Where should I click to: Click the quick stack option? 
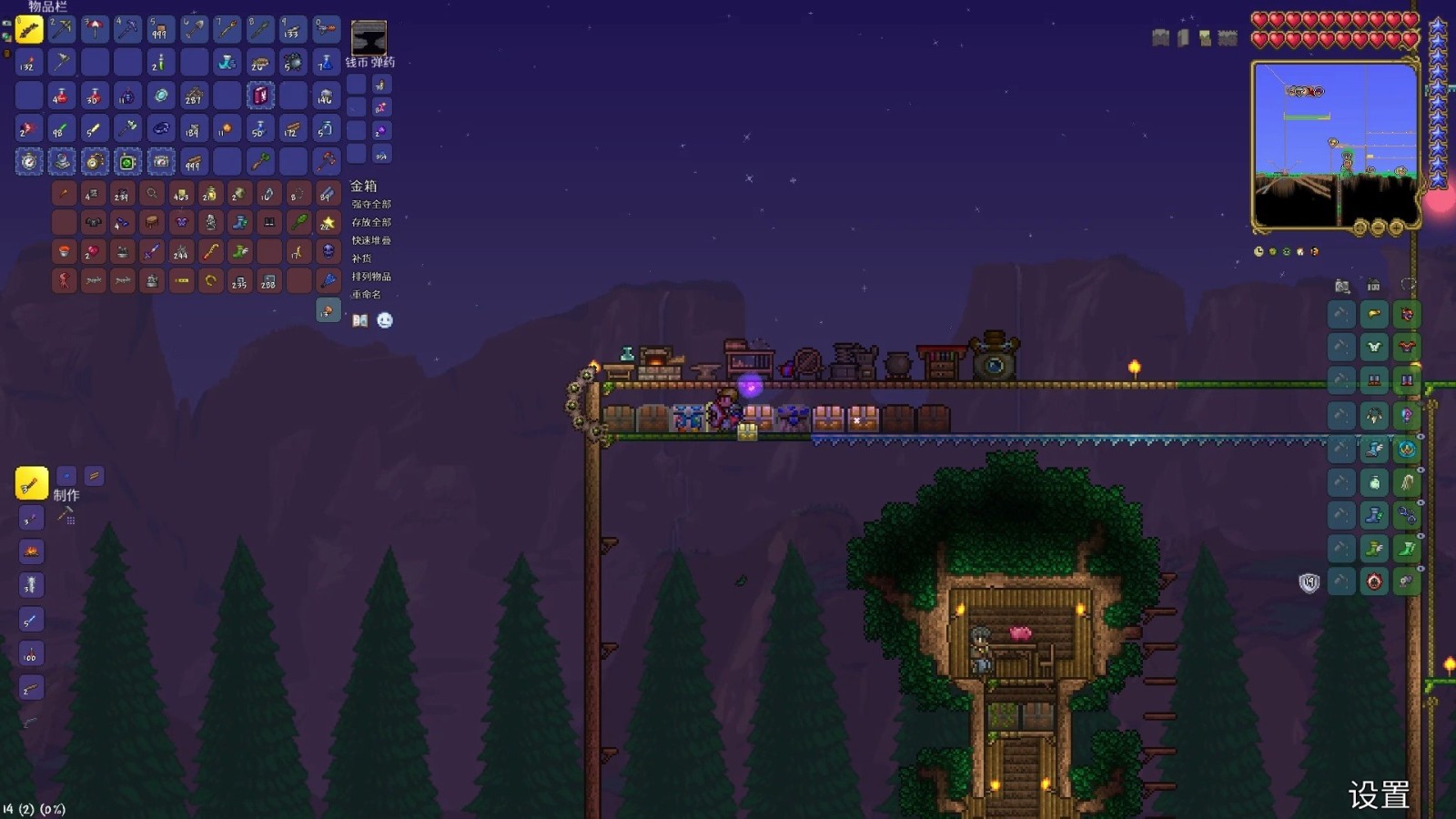coord(371,240)
